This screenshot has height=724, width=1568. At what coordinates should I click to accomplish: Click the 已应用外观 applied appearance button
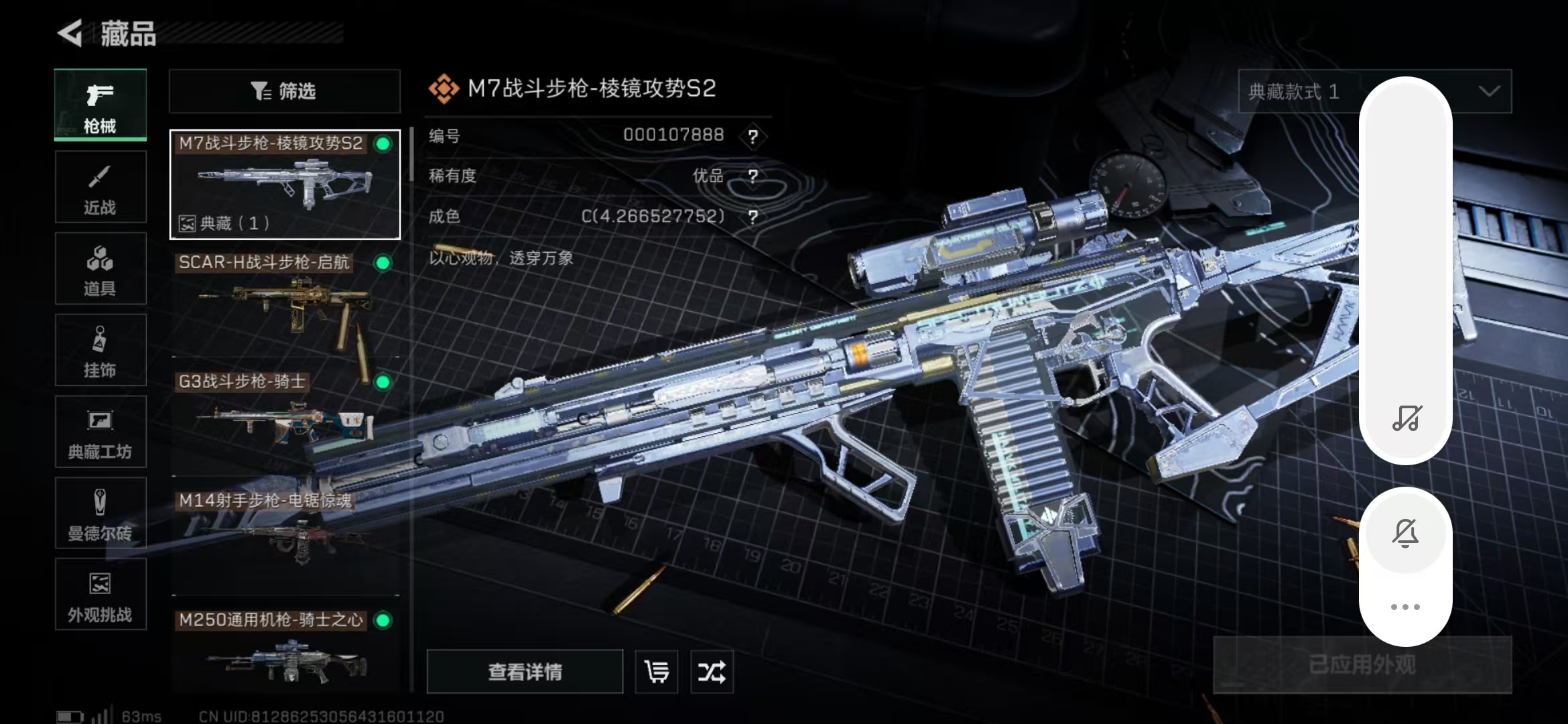1362,665
